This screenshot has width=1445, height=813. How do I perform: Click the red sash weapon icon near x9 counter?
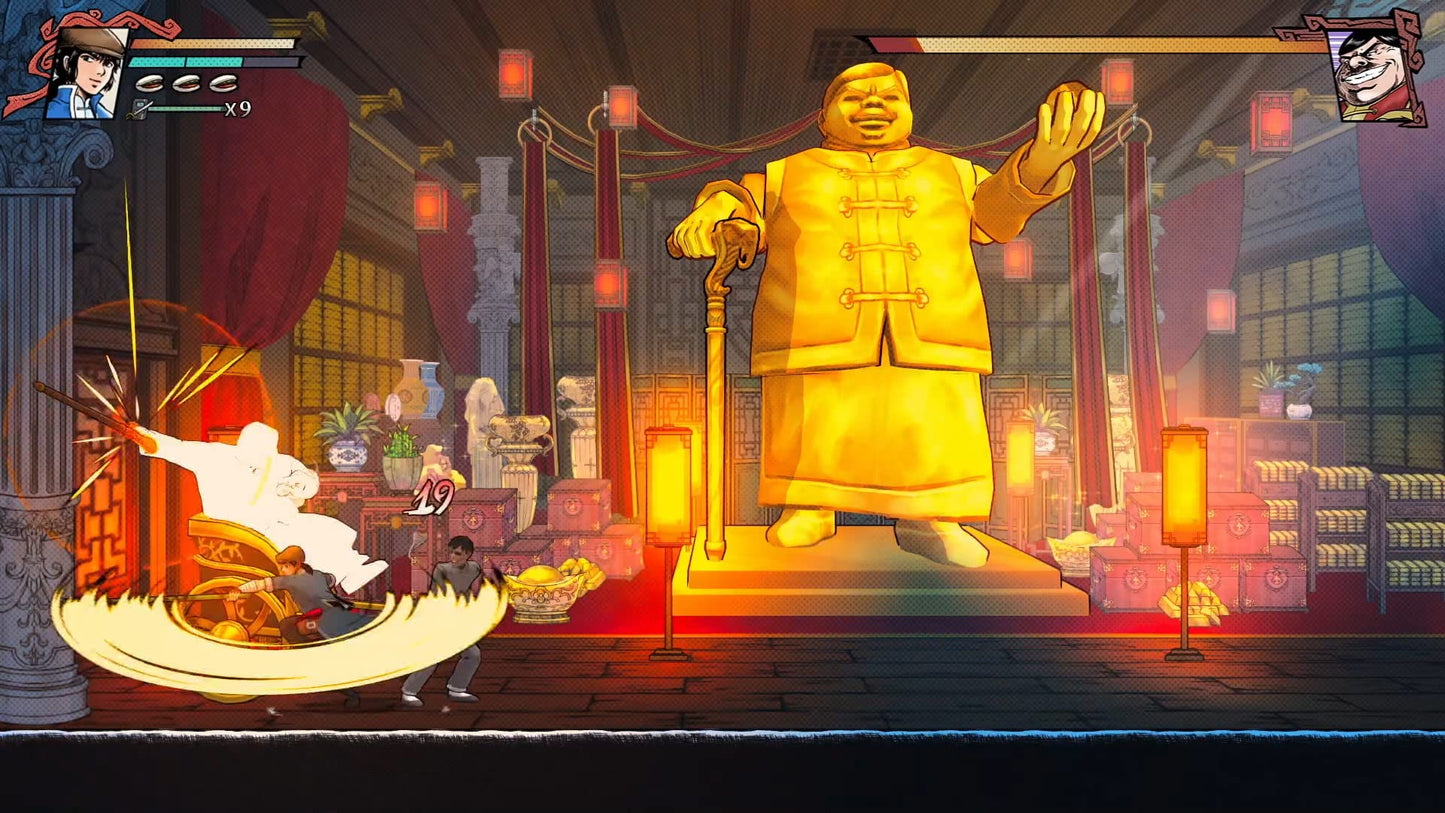tap(140, 108)
